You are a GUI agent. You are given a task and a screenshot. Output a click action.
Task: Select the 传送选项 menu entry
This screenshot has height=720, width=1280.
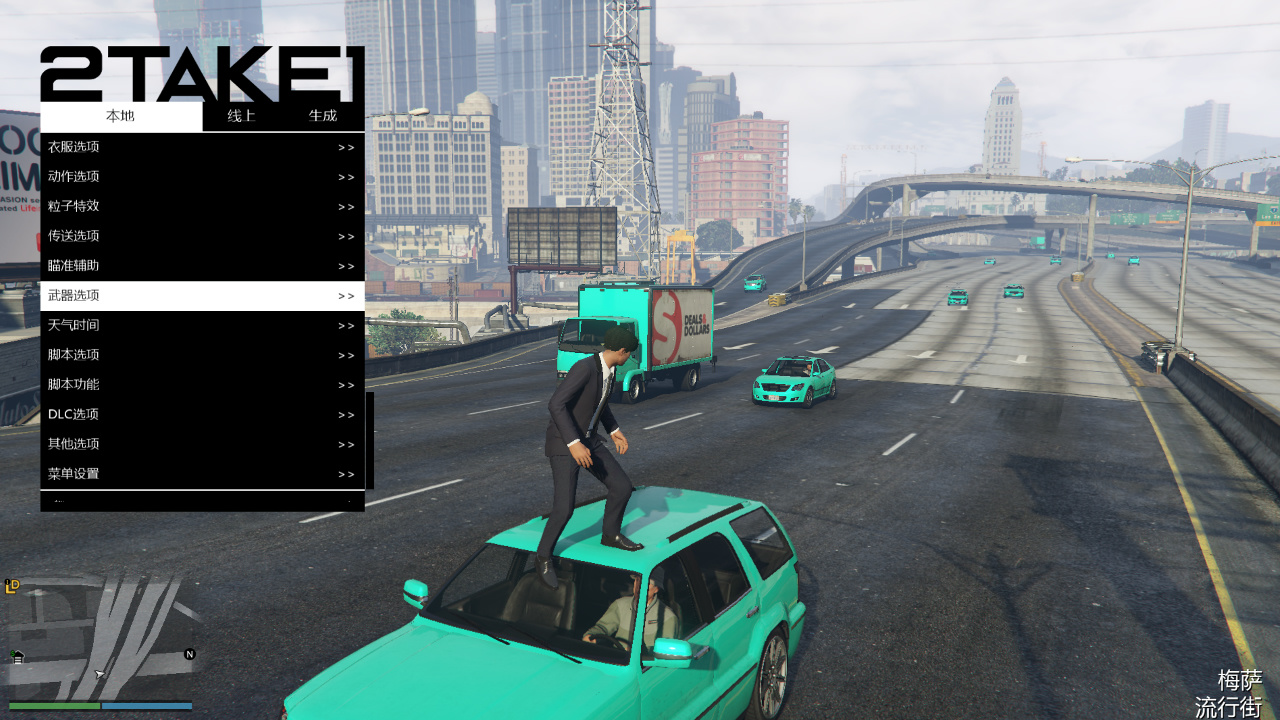(202, 236)
